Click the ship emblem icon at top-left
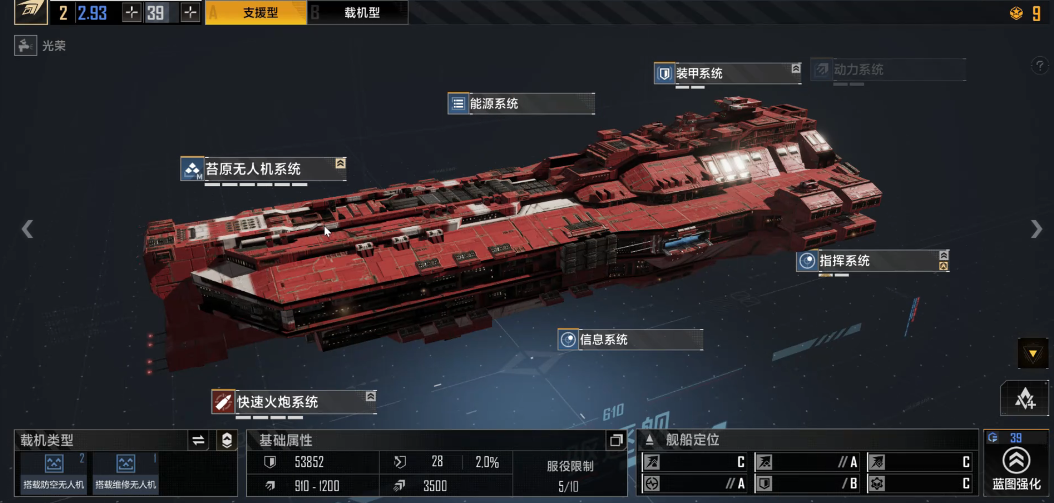The height and width of the screenshot is (503, 1054). click(x=29, y=13)
